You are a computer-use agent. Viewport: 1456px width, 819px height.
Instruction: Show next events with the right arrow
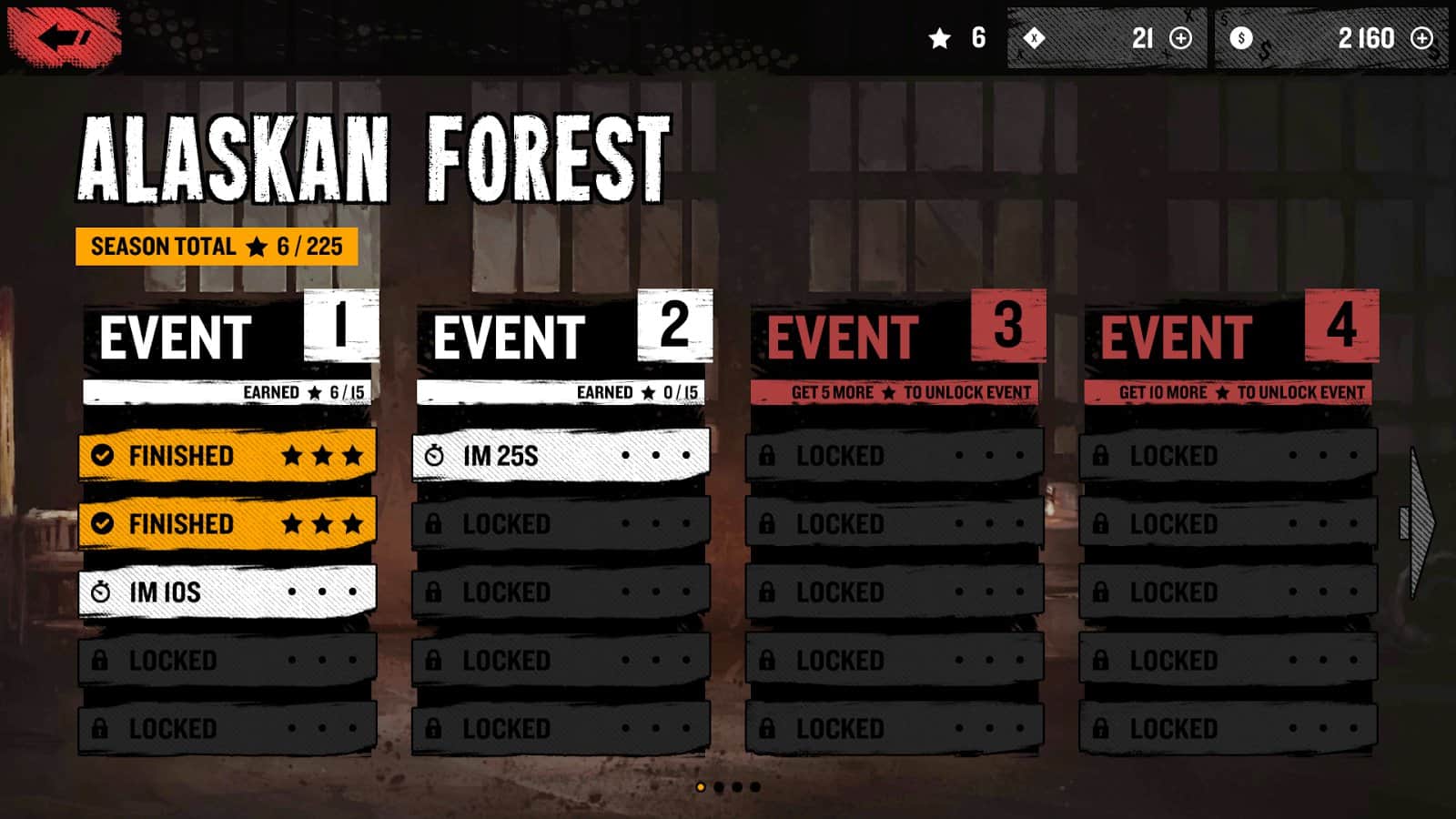pos(1418,522)
